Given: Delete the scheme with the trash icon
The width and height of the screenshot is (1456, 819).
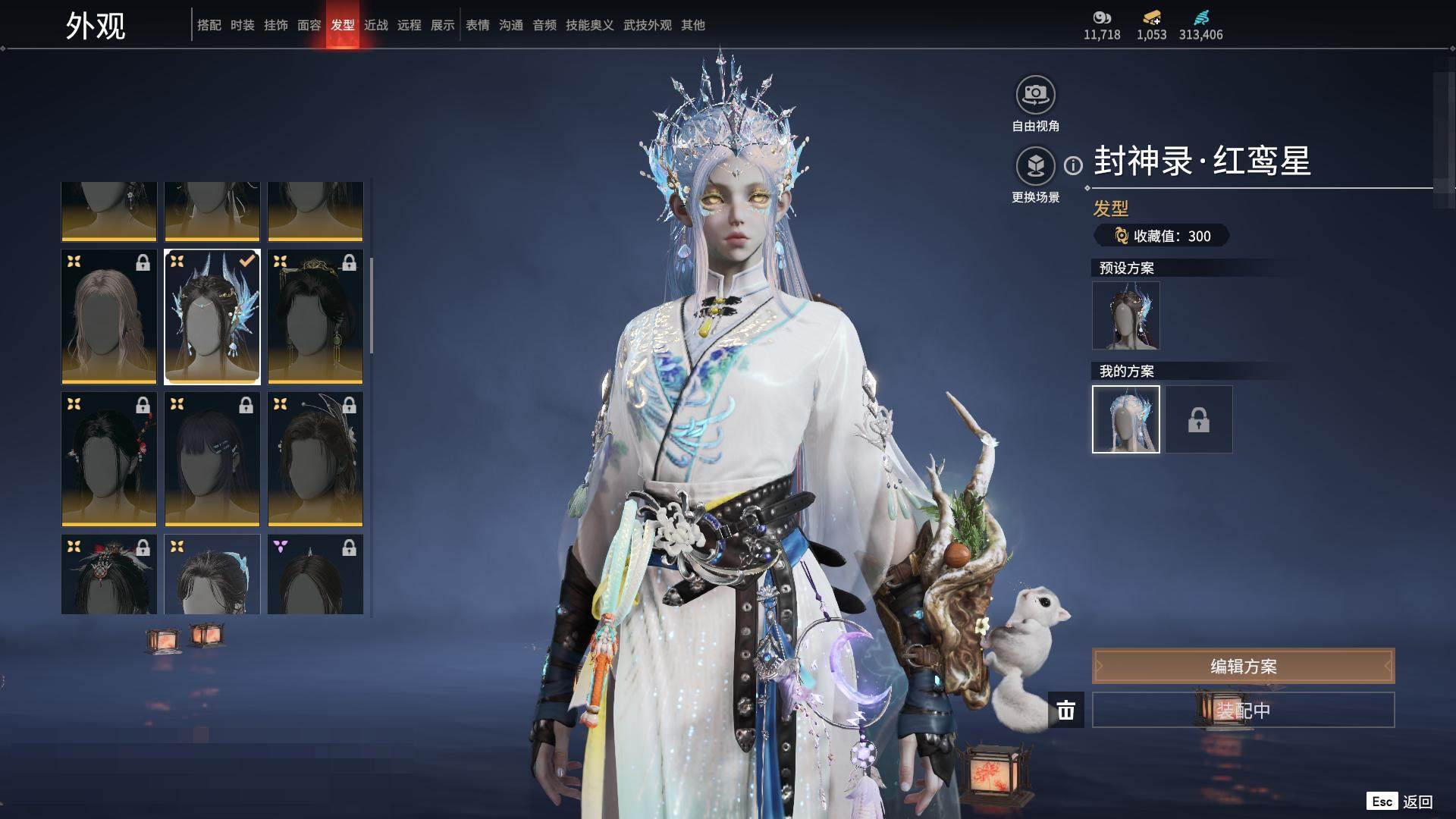Looking at the screenshot, I should [1066, 710].
